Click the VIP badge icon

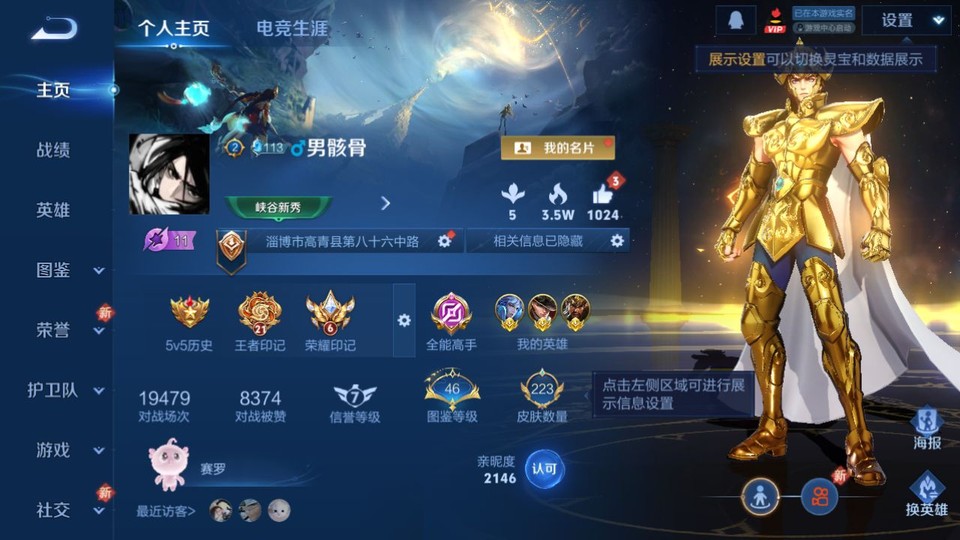tap(774, 20)
